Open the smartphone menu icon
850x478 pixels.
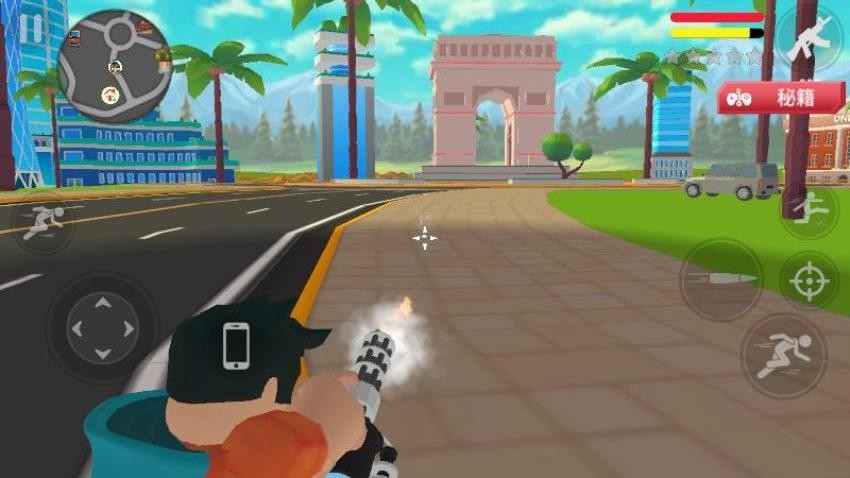pos(236,345)
